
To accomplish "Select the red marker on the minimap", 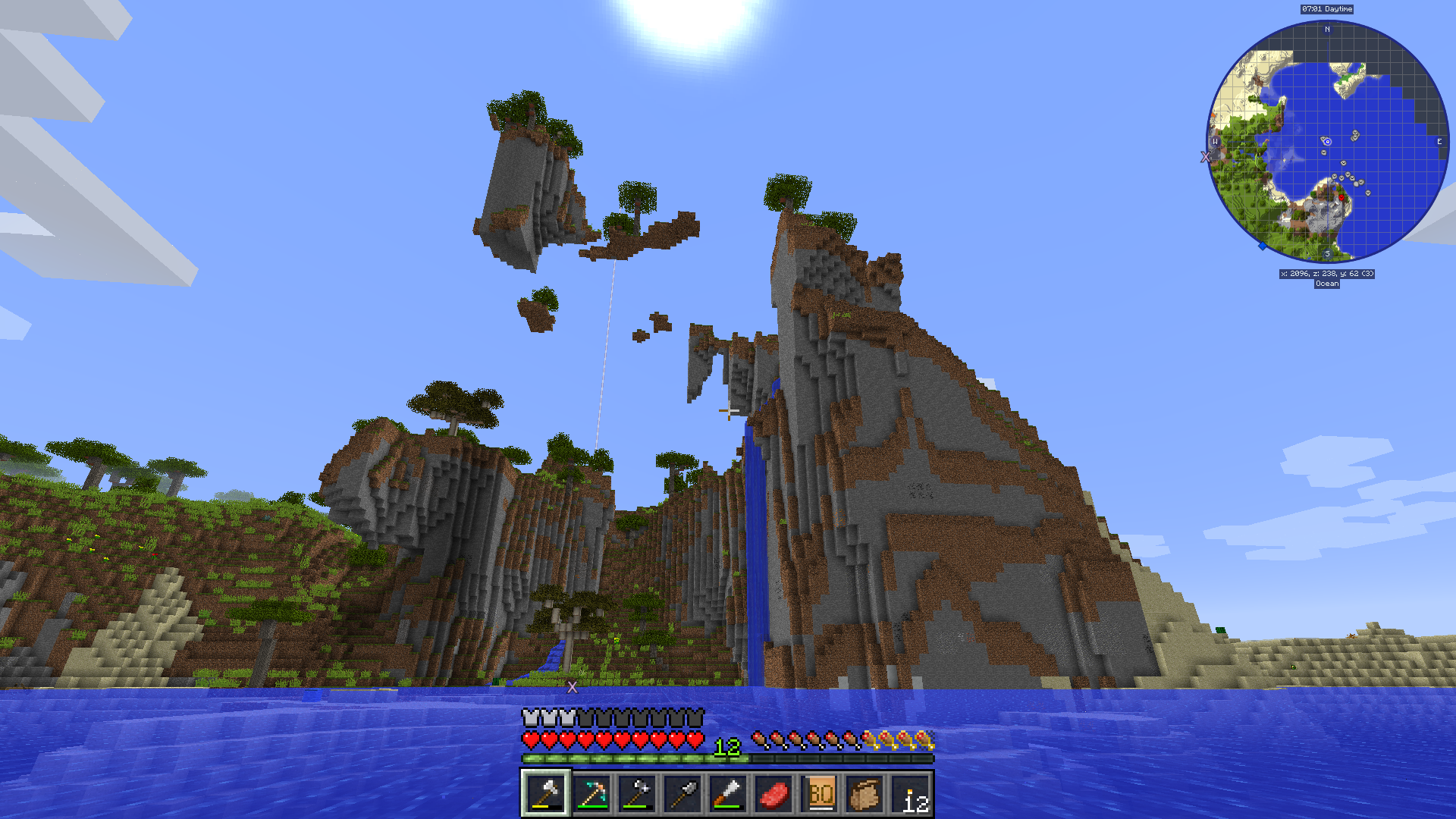I will (x=1341, y=198).
